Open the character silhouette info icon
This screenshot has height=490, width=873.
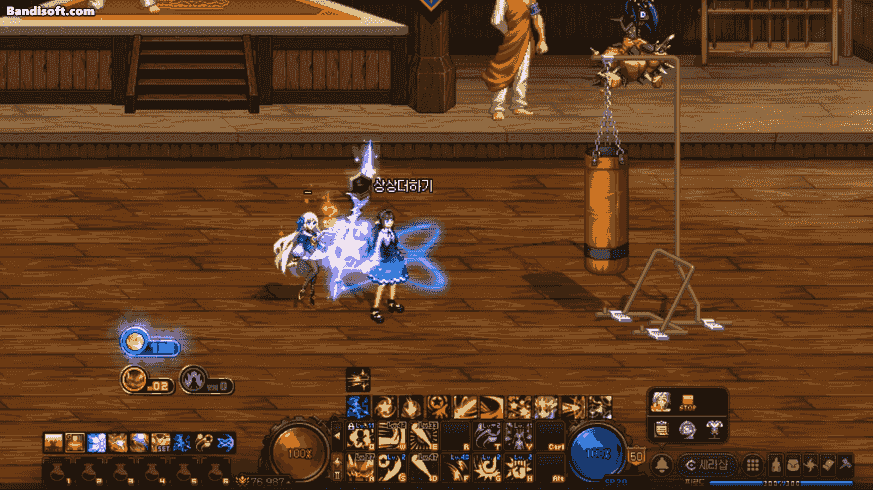coord(773,465)
